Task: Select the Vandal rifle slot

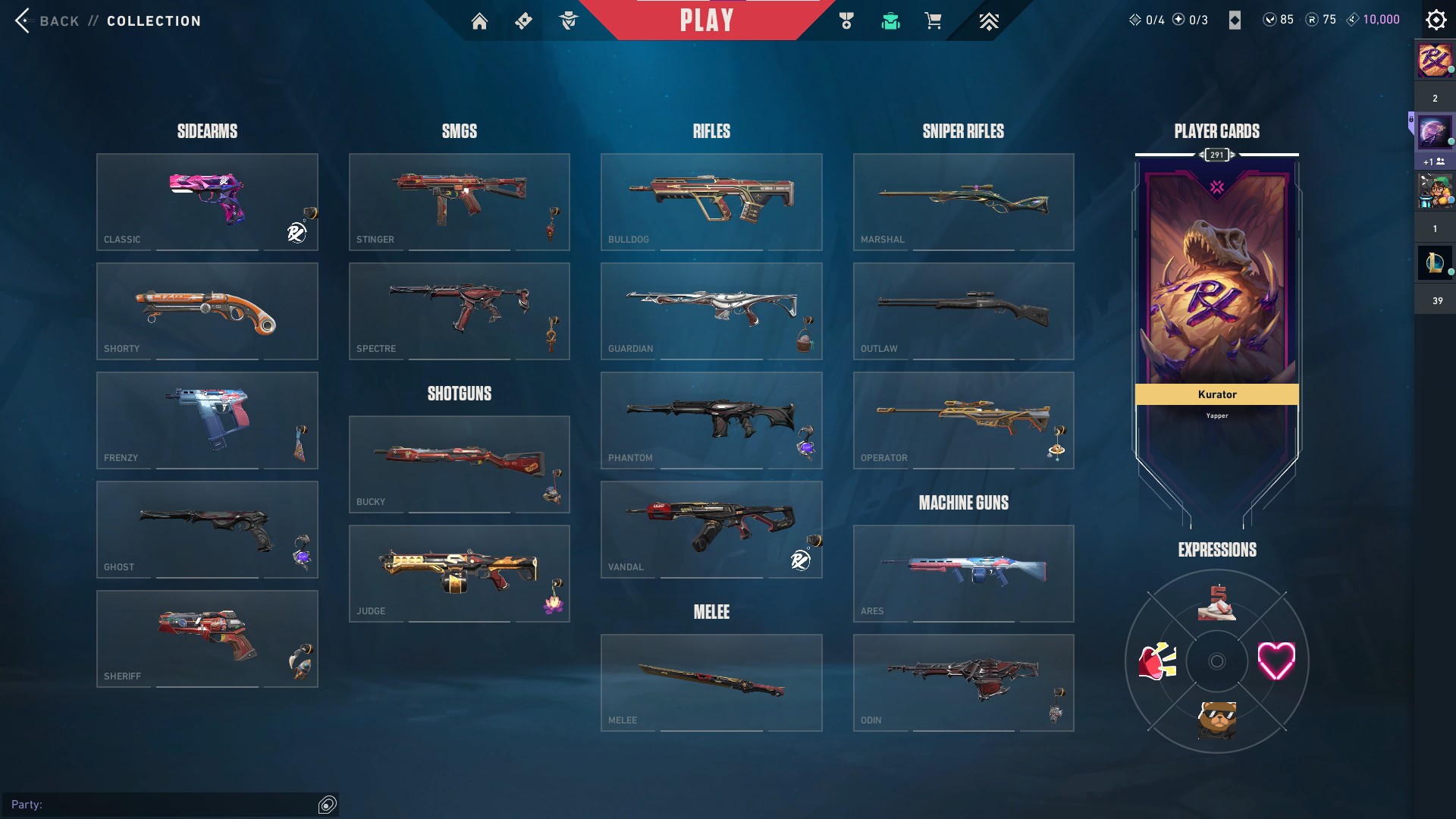Action: pyautogui.click(x=711, y=529)
